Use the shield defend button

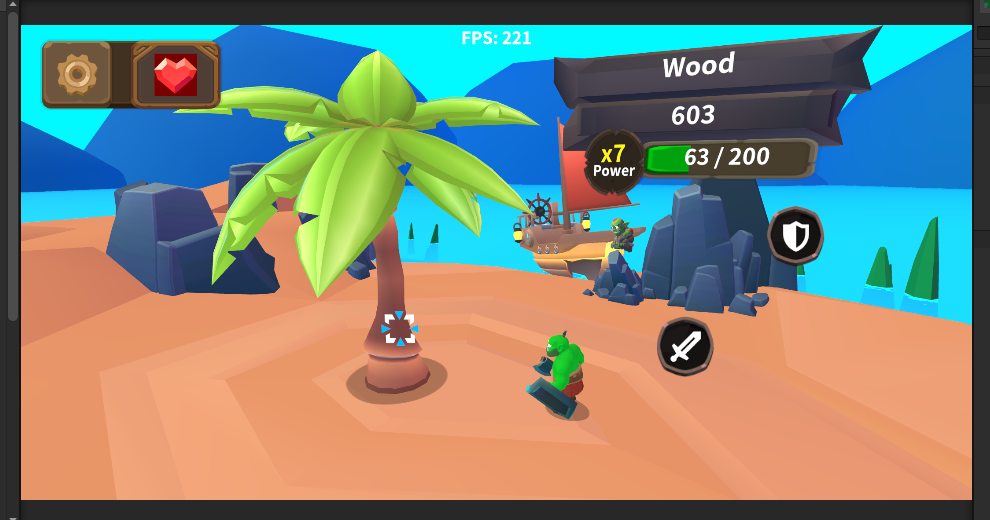[x=795, y=236]
